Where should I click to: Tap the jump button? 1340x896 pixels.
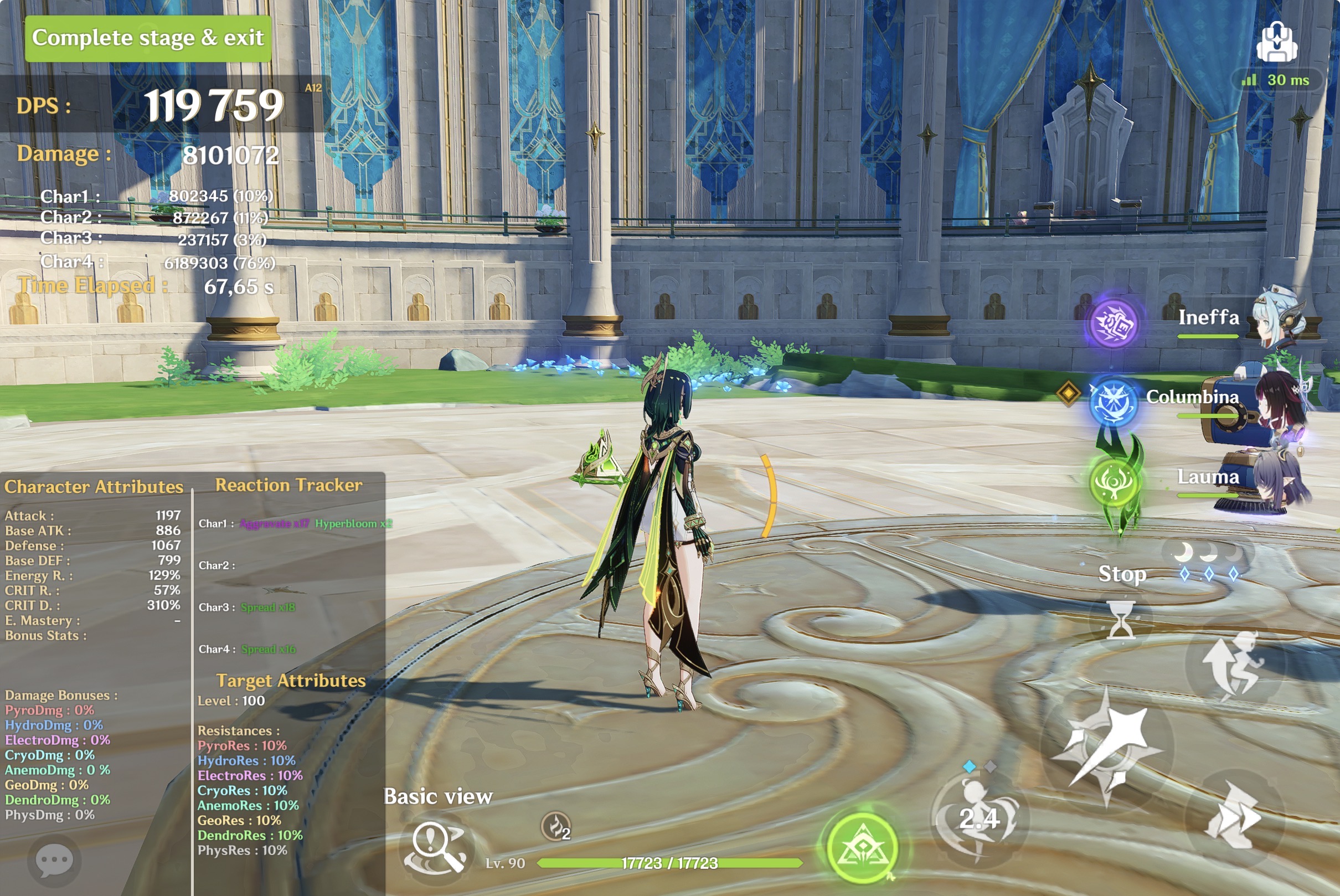point(1233,665)
